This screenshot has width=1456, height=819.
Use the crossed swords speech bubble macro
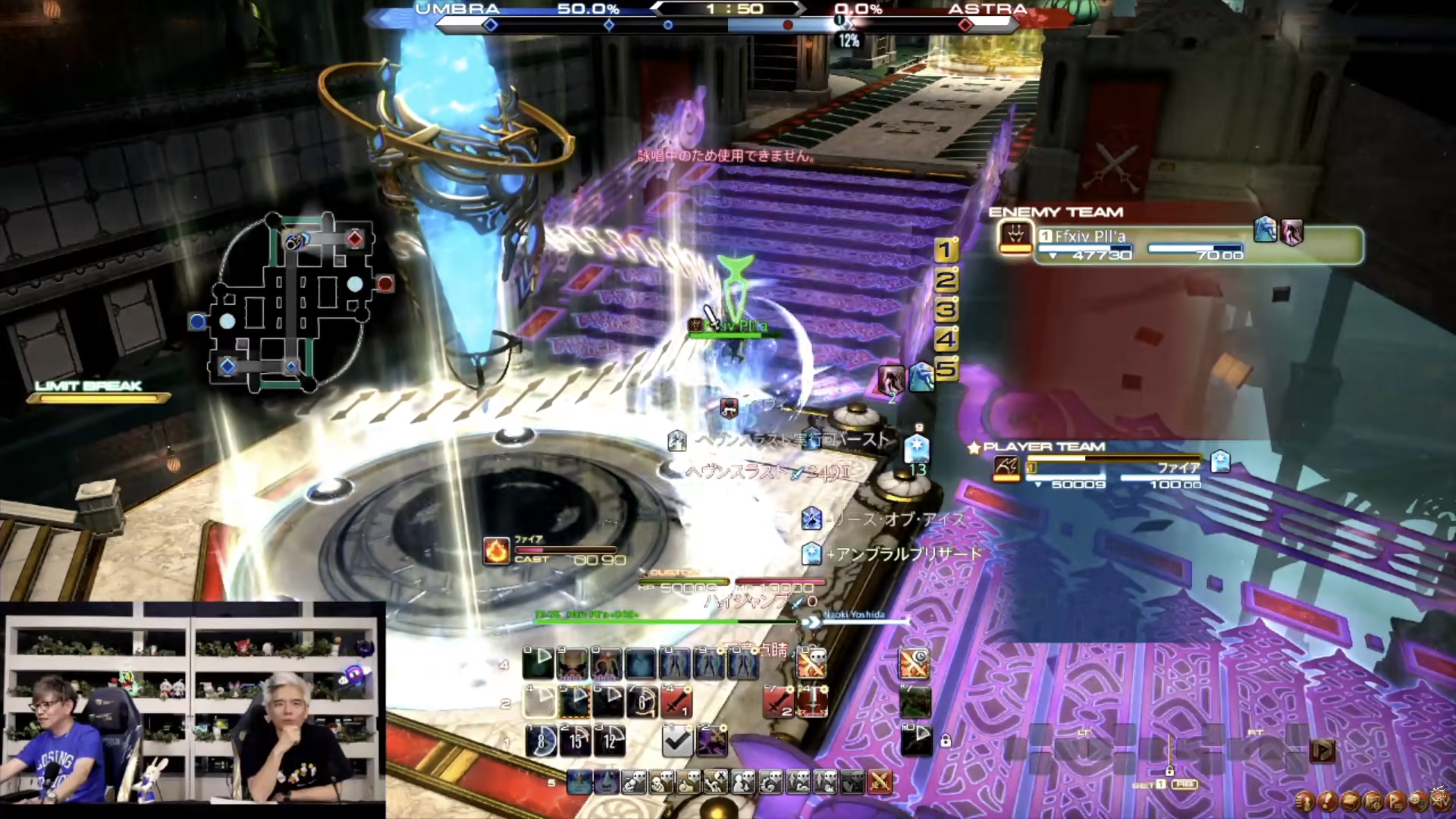(x=812, y=663)
